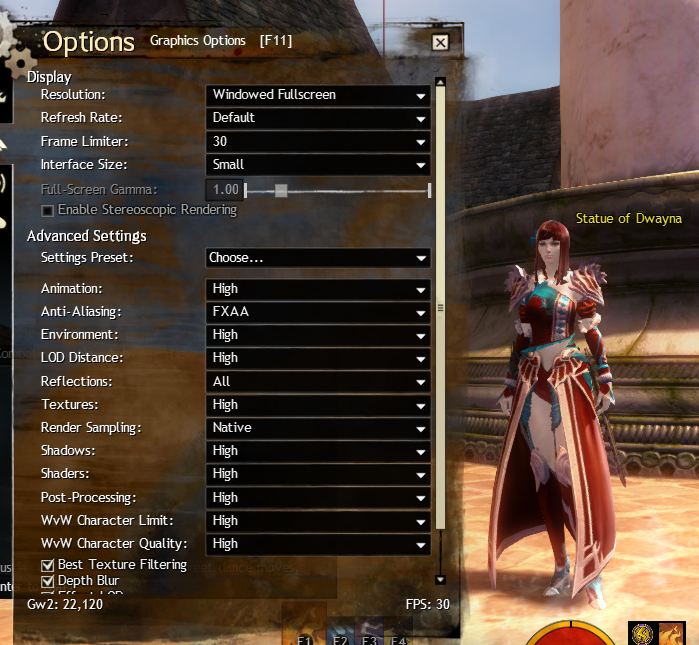Image resolution: width=699 pixels, height=645 pixels.
Task: Open the Interface Size dropdown
Action: [318, 165]
